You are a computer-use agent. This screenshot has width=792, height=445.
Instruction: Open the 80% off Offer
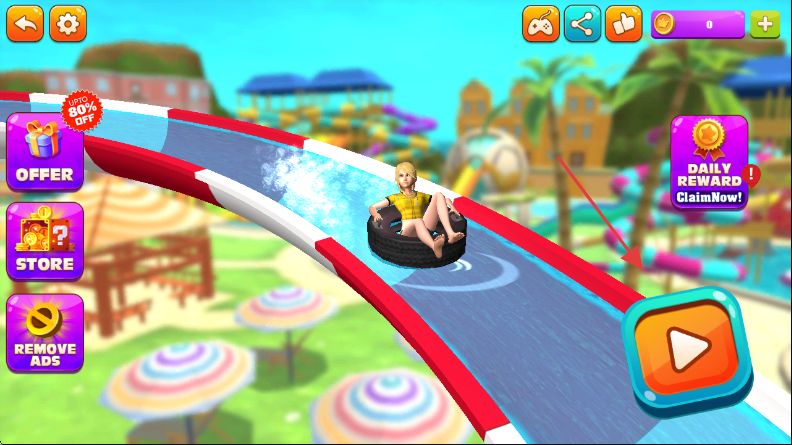point(45,150)
